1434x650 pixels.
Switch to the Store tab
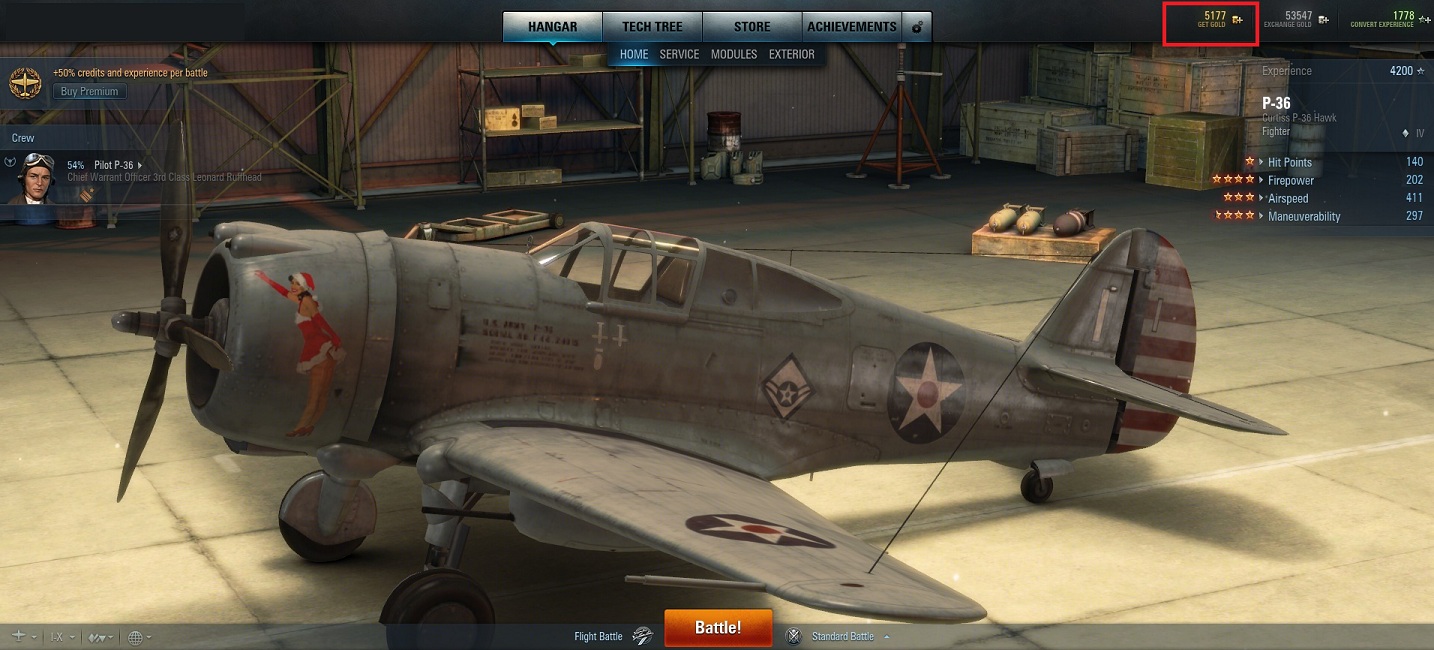pos(752,27)
